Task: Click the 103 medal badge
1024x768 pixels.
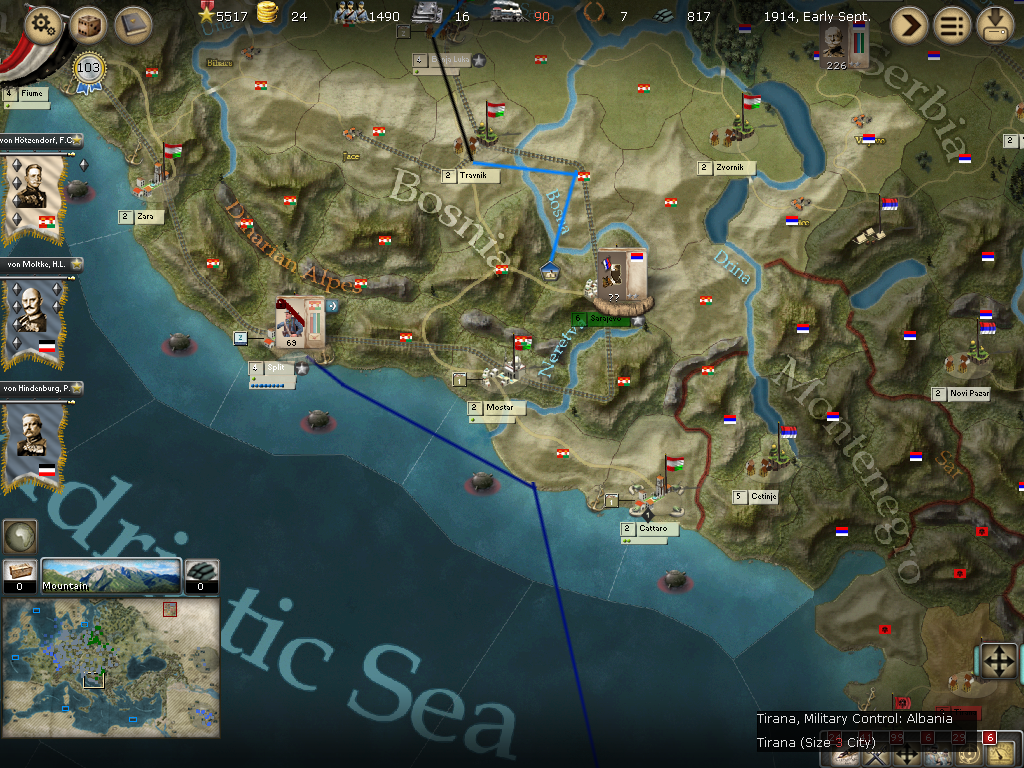Action: coord(89,70)
